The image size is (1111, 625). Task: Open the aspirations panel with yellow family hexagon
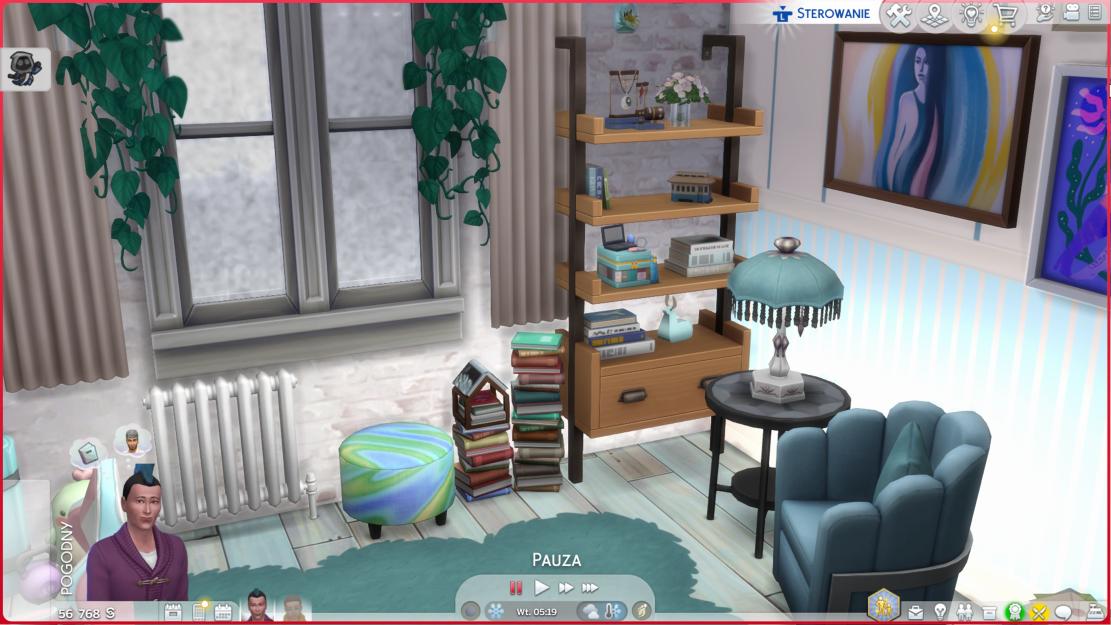click(x=883, y=604)
